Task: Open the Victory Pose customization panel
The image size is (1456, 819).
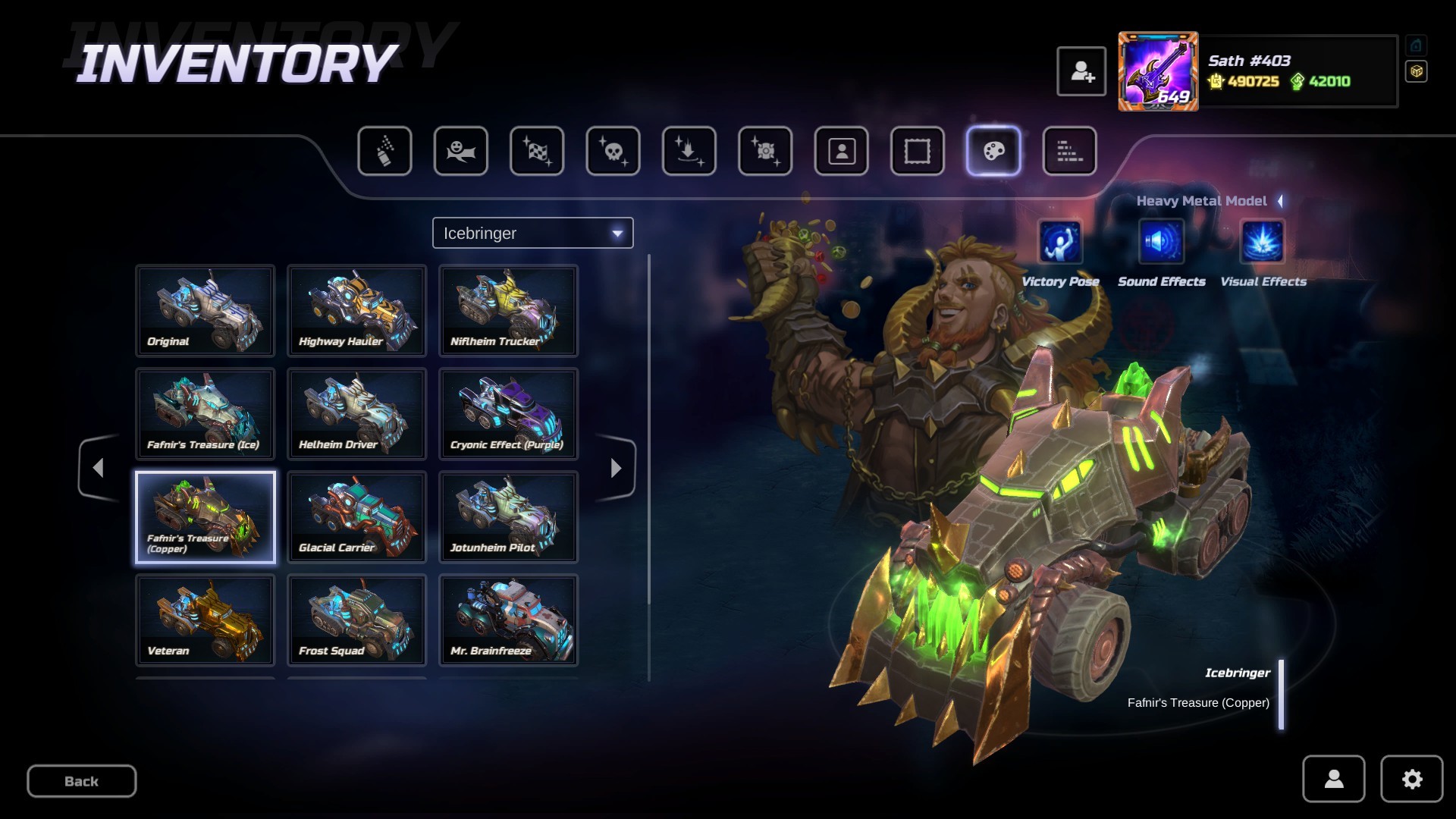Action: (x=1061, y=244)
